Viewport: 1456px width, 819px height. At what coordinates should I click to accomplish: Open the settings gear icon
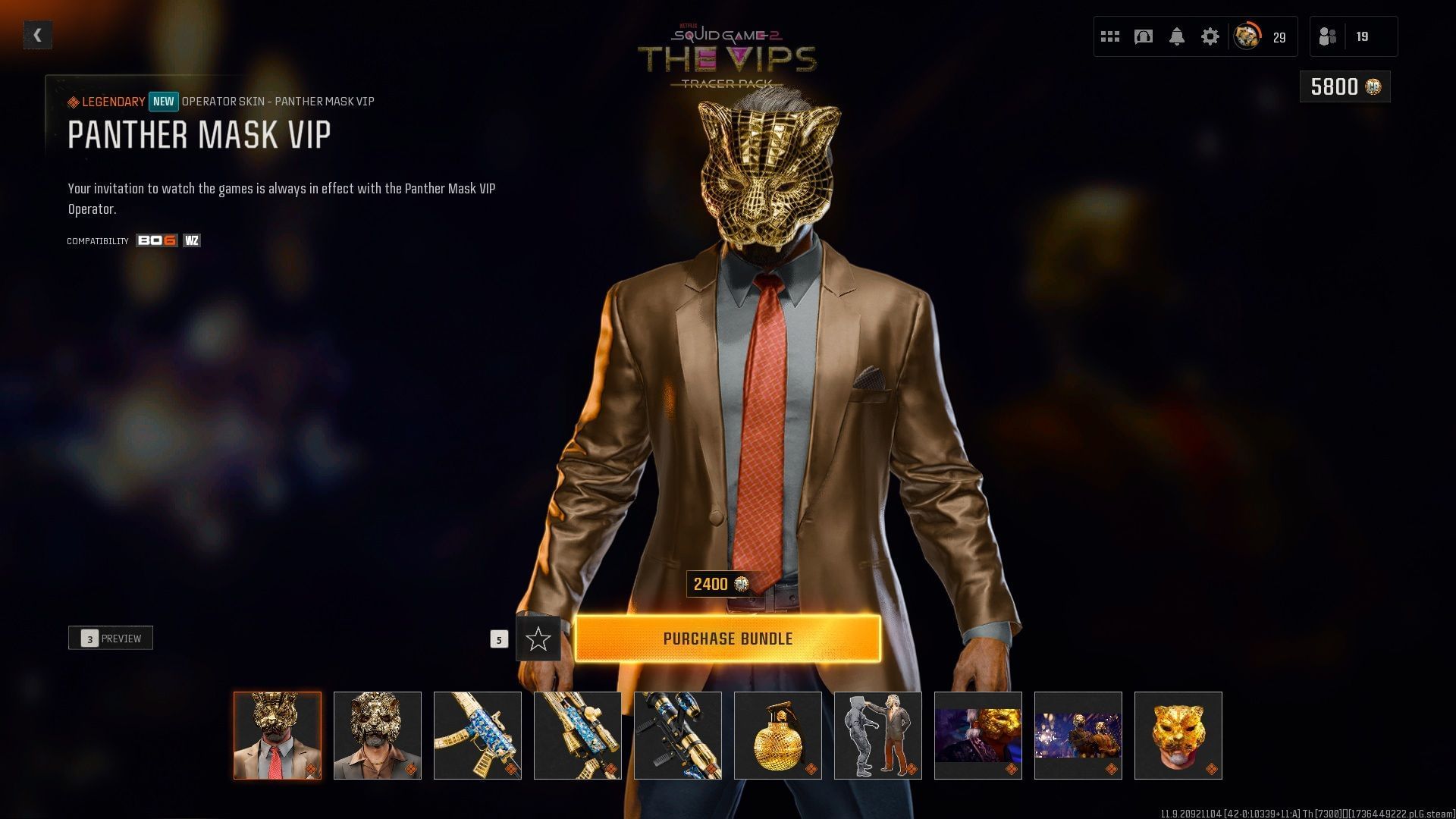click(x=1212, y=36)
